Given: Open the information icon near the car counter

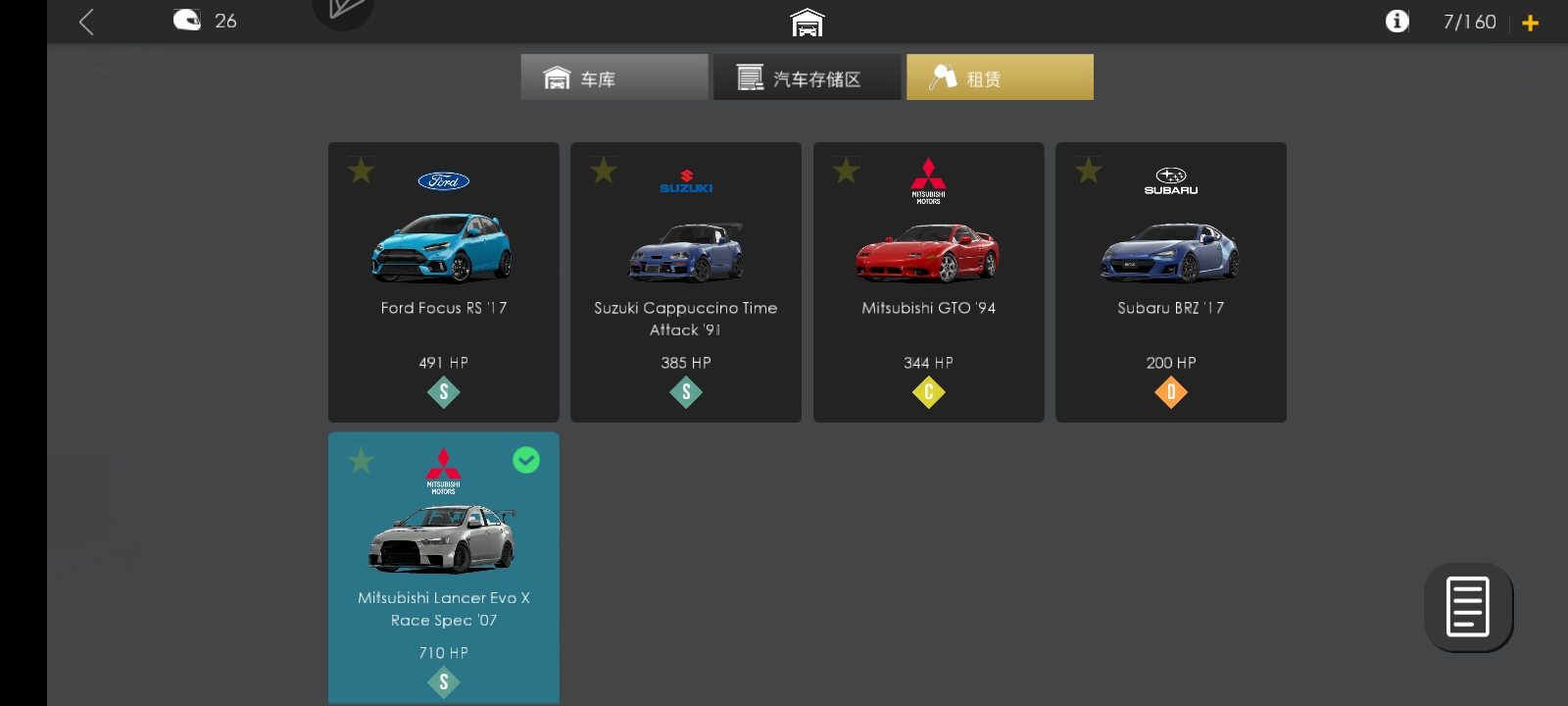Looking at the screenshot, I should pyautogui.click(x=1398, y=20).
